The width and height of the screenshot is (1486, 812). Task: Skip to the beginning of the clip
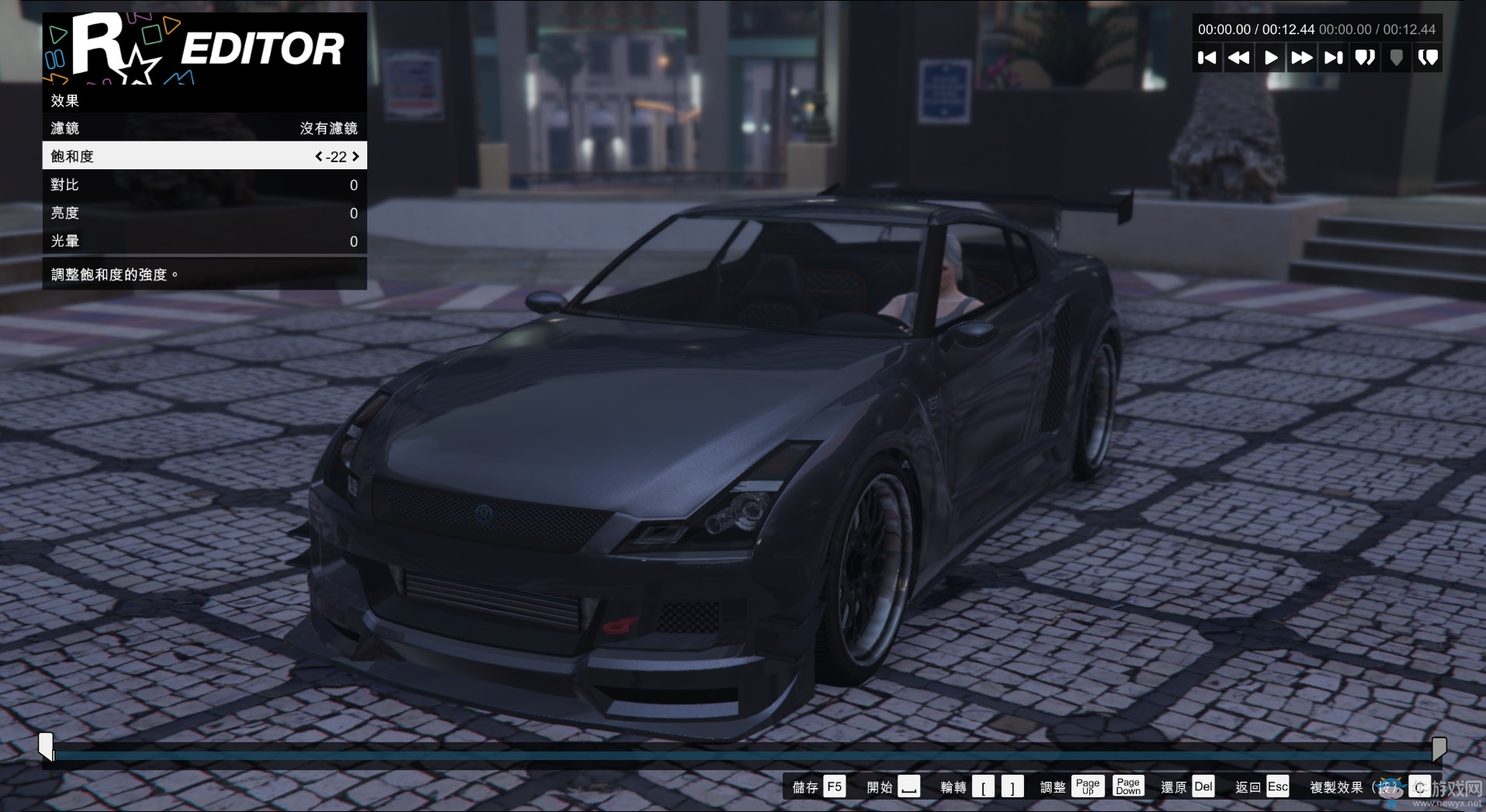(1208, 57)
